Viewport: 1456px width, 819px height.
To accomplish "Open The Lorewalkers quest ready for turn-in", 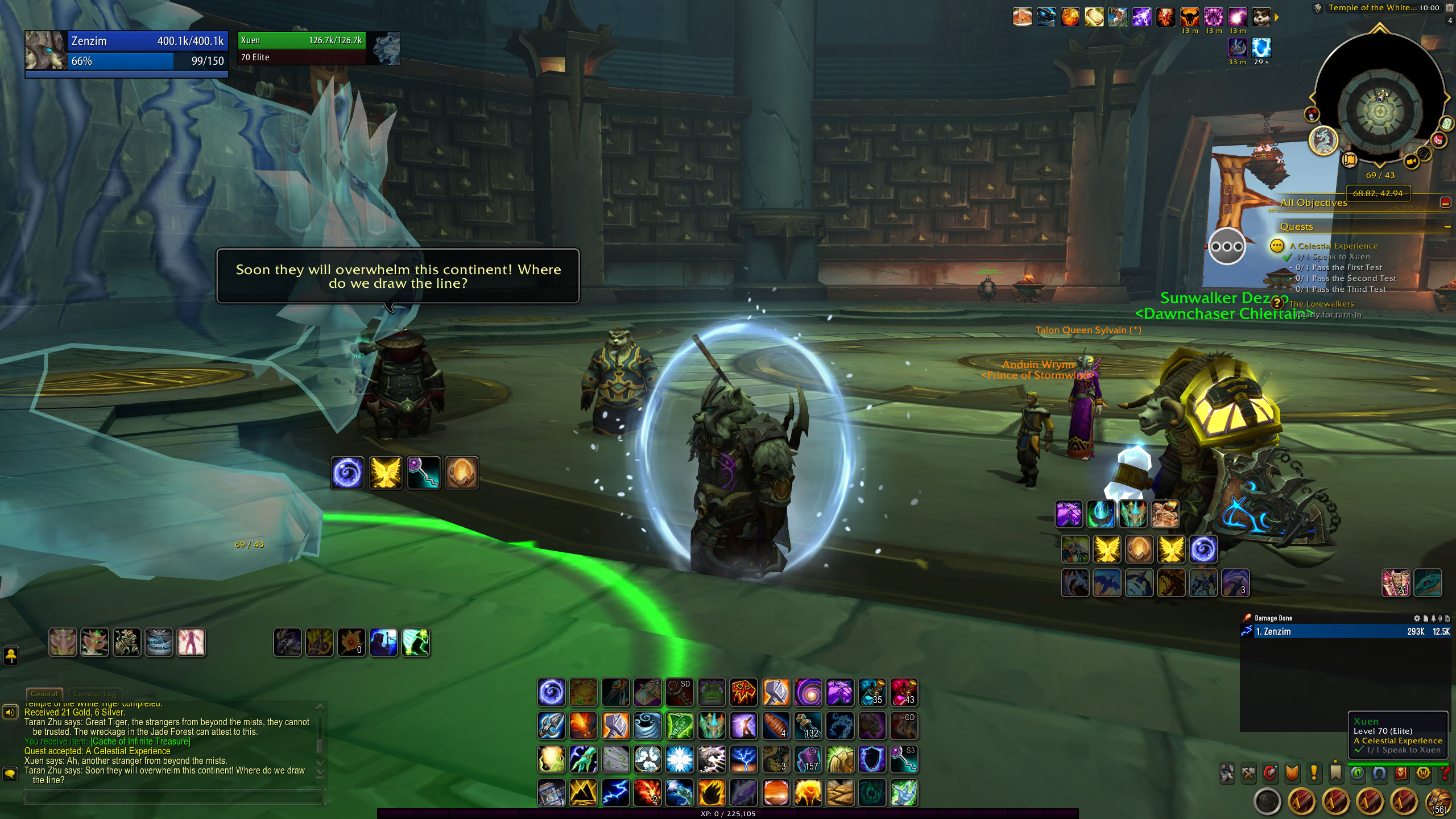I will pos(1321,304).
